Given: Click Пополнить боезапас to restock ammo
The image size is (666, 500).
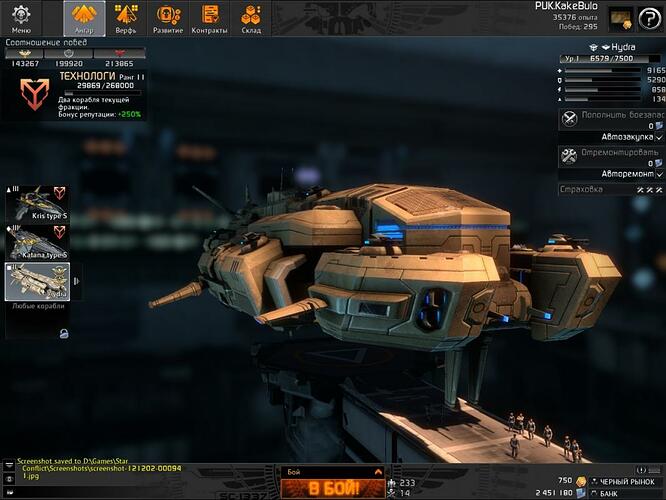Looking at the screenshot, I should tap(602, 116).
